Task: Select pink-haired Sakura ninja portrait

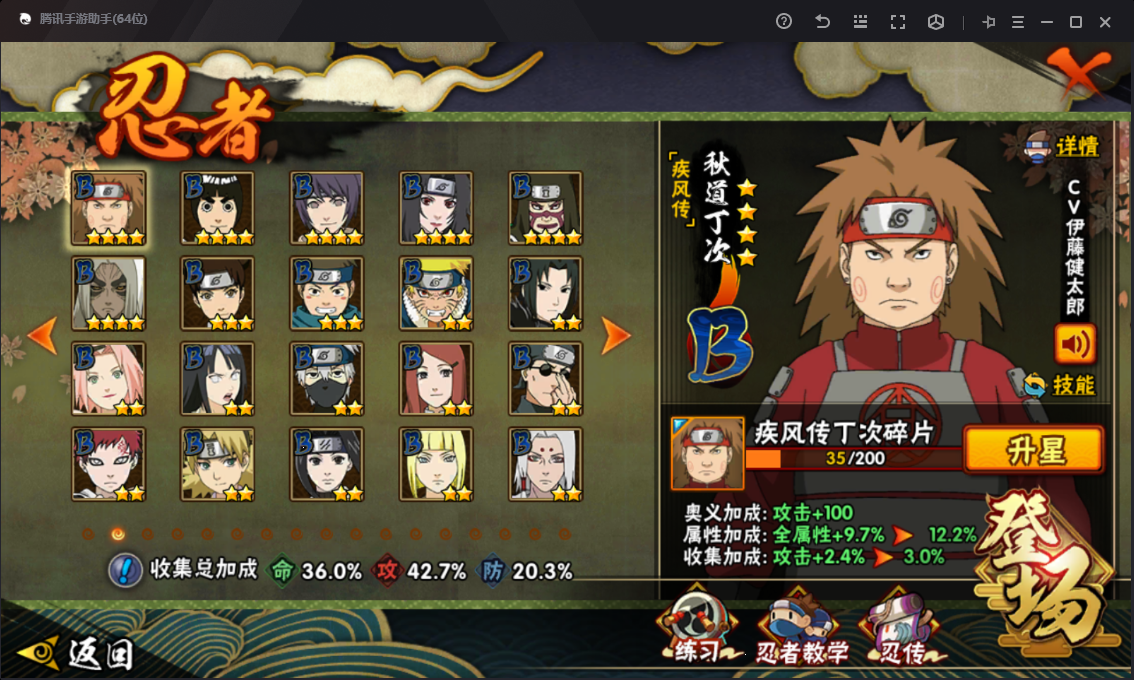Action: pyautogui.click(x=108, y=379)
